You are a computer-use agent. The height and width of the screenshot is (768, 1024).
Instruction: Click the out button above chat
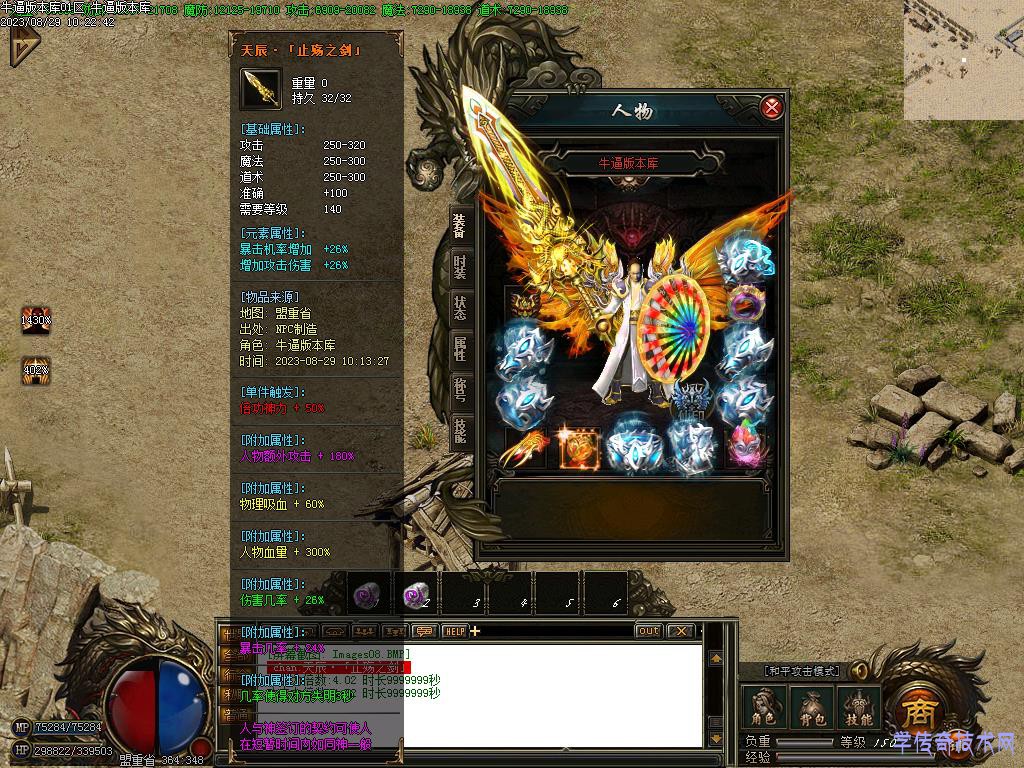point(648,631)
